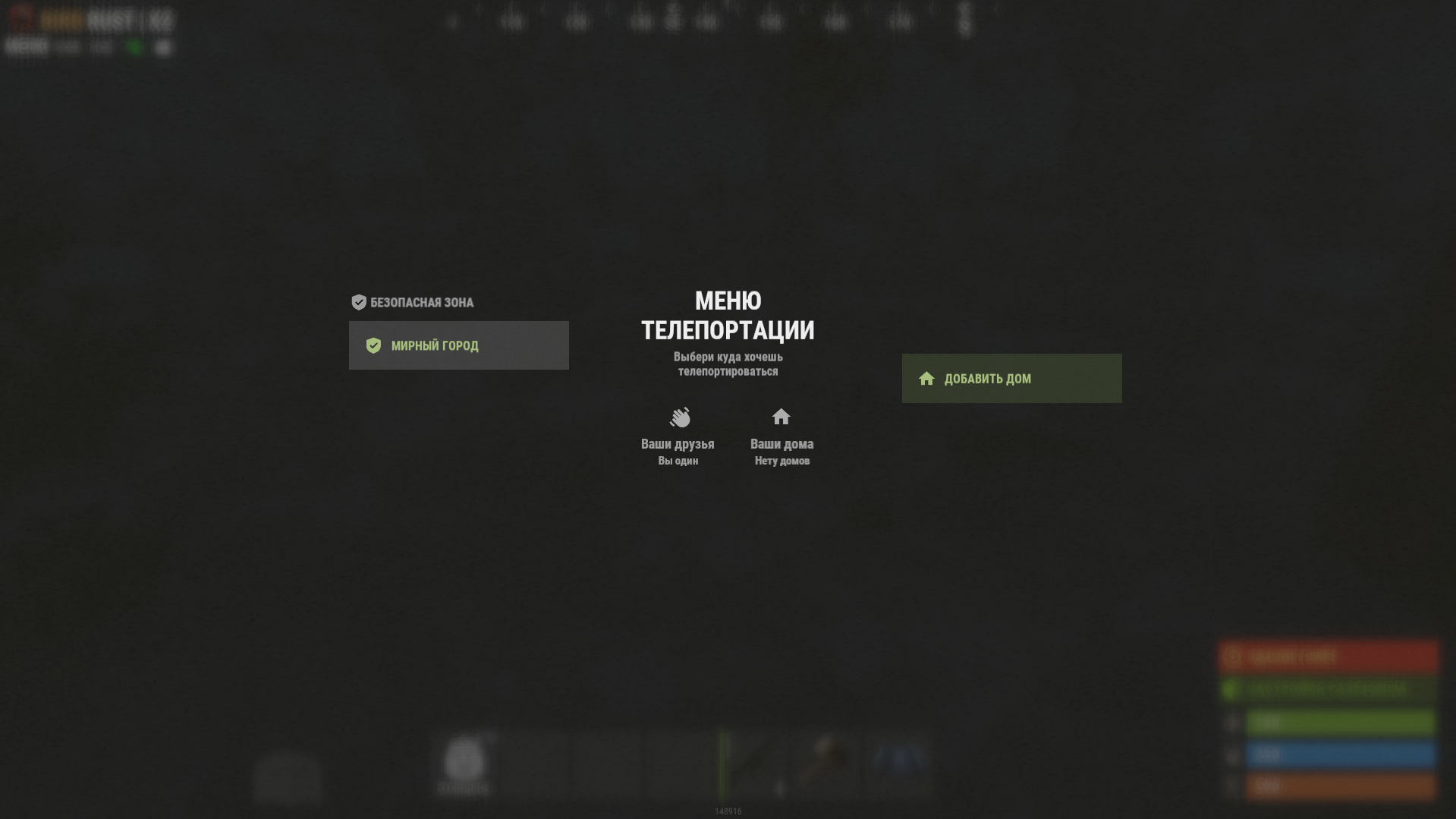The image size is (1456, 819).
Task: Select the shield icon beside «БЕЗОПАСНАЯ ЗОНА»
Action: [357, 301]
